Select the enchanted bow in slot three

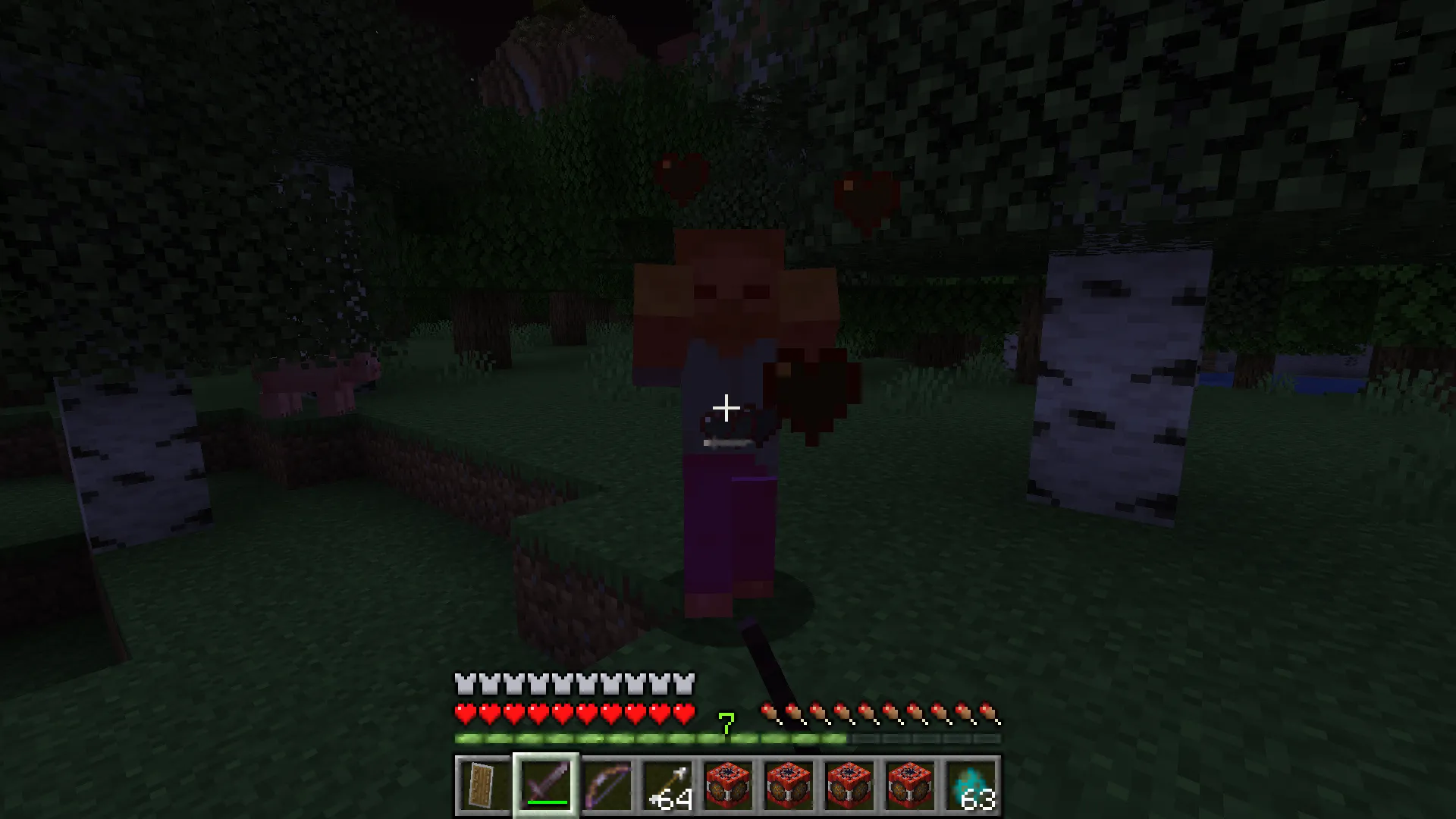[608, 785]
